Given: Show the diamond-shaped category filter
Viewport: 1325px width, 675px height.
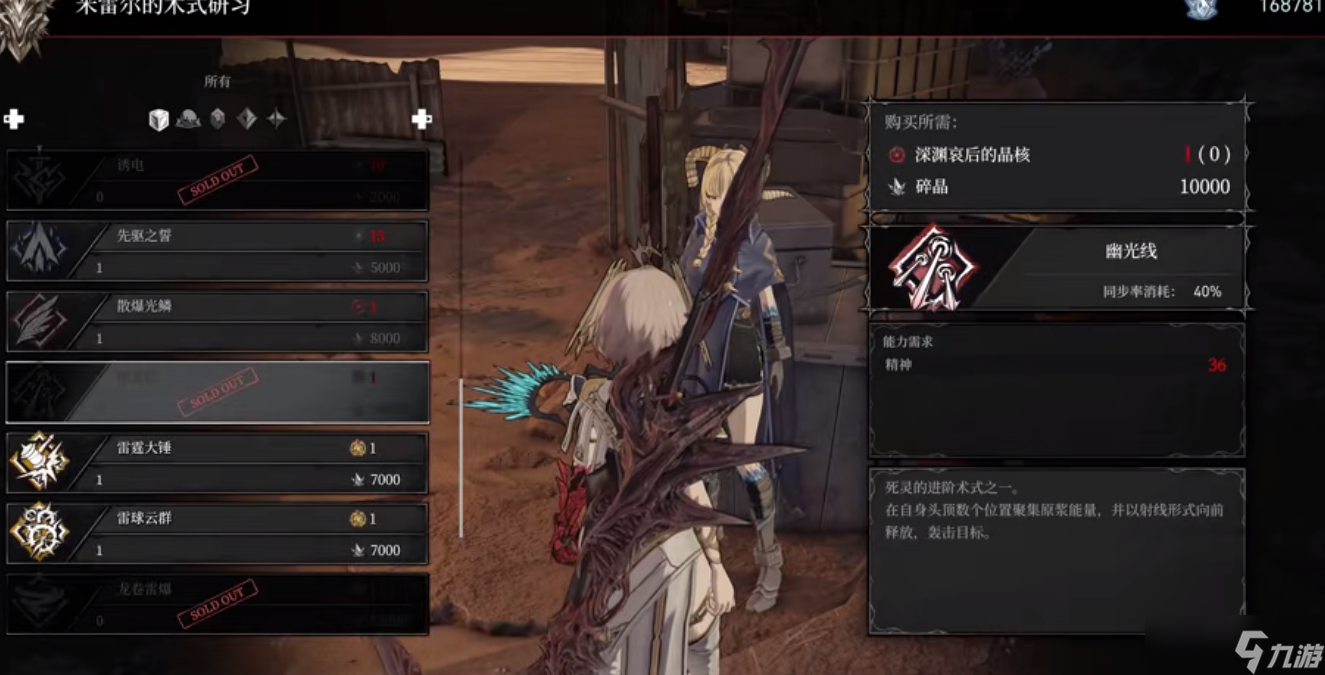Looking at the screenshot, I should coord(247,120).
